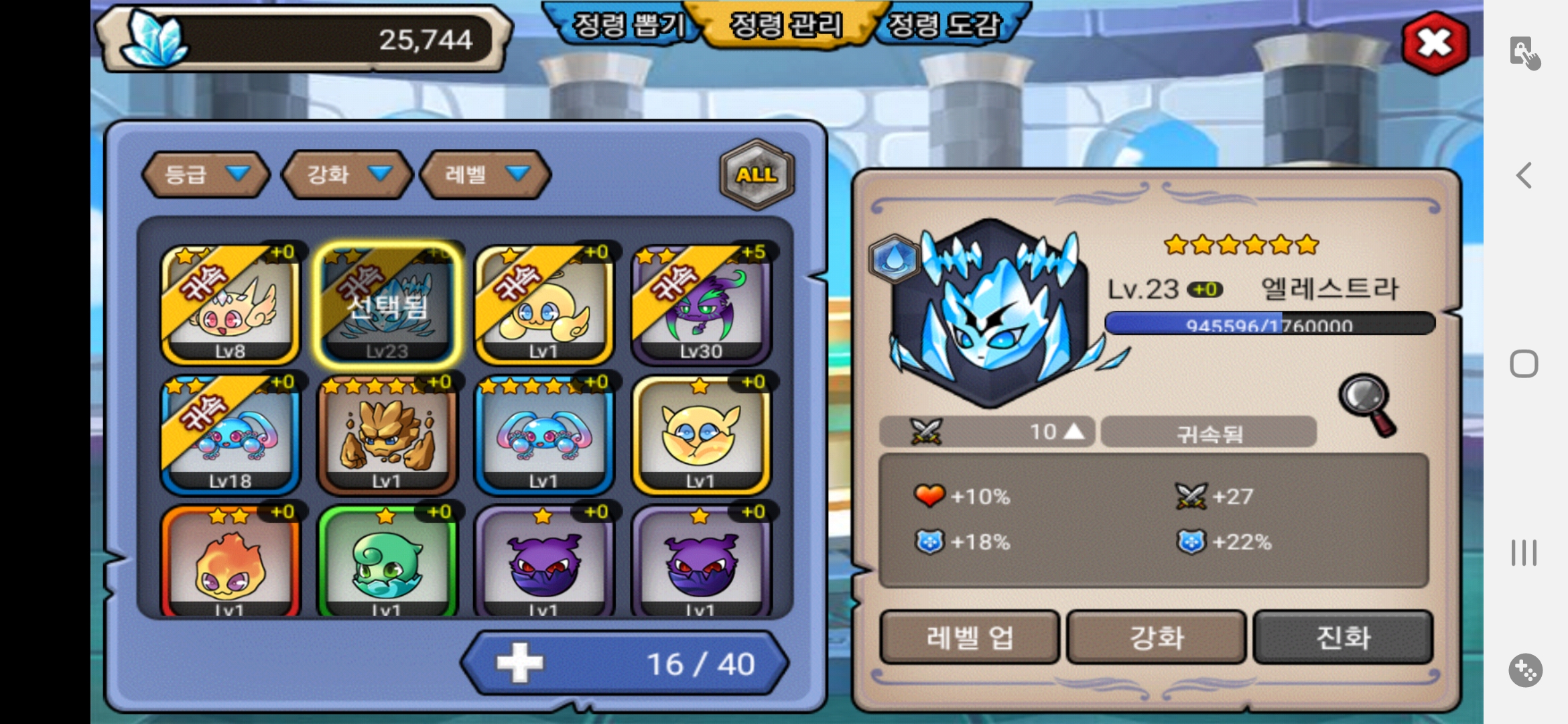Pick the Lv18 blue crab spirit
The image size is (1568, 724).
pyautogui.click(x=230, y=435)
